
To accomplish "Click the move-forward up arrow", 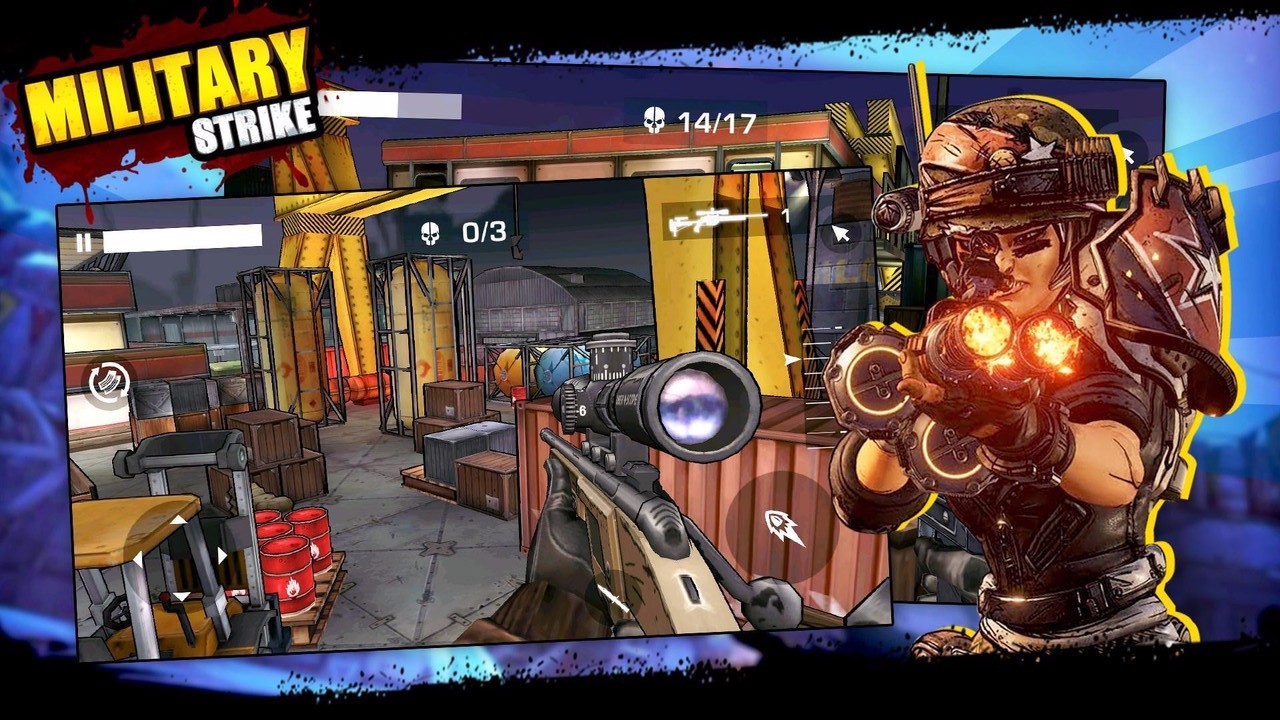I will tap(178, 519).
